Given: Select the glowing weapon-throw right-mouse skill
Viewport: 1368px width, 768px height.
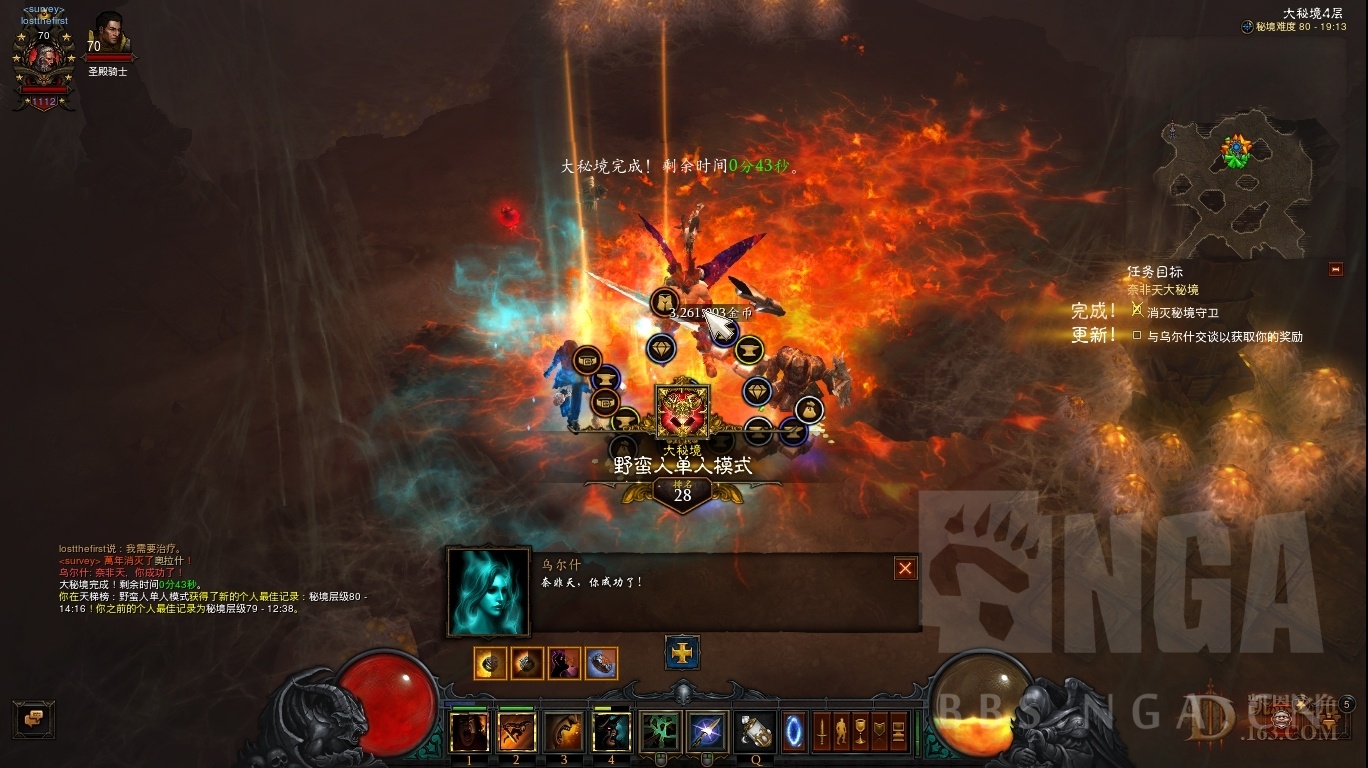Looking at the screenshot, I should tap(708, 732).
